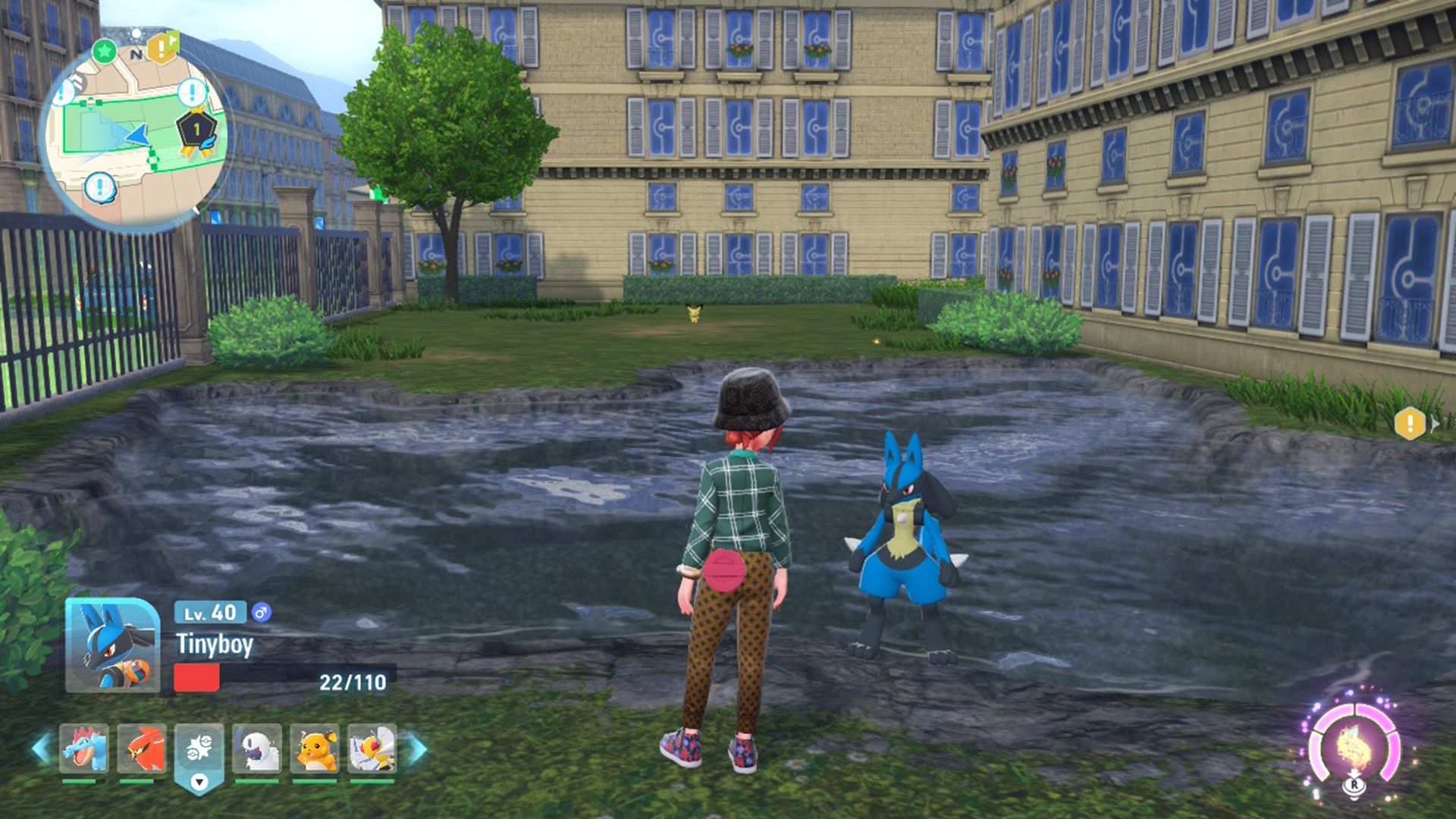Screen dimensions: 1456x819
Task: Choose Talonflame in the party bar
Action: pyautogui.click(x=141, y=748)
